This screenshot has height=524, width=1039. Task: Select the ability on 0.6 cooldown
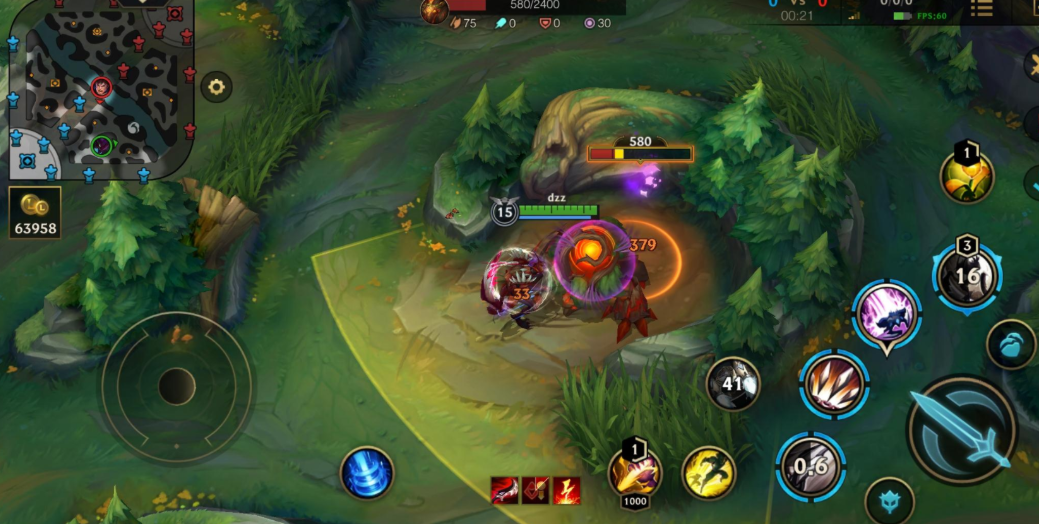(811, 467)
